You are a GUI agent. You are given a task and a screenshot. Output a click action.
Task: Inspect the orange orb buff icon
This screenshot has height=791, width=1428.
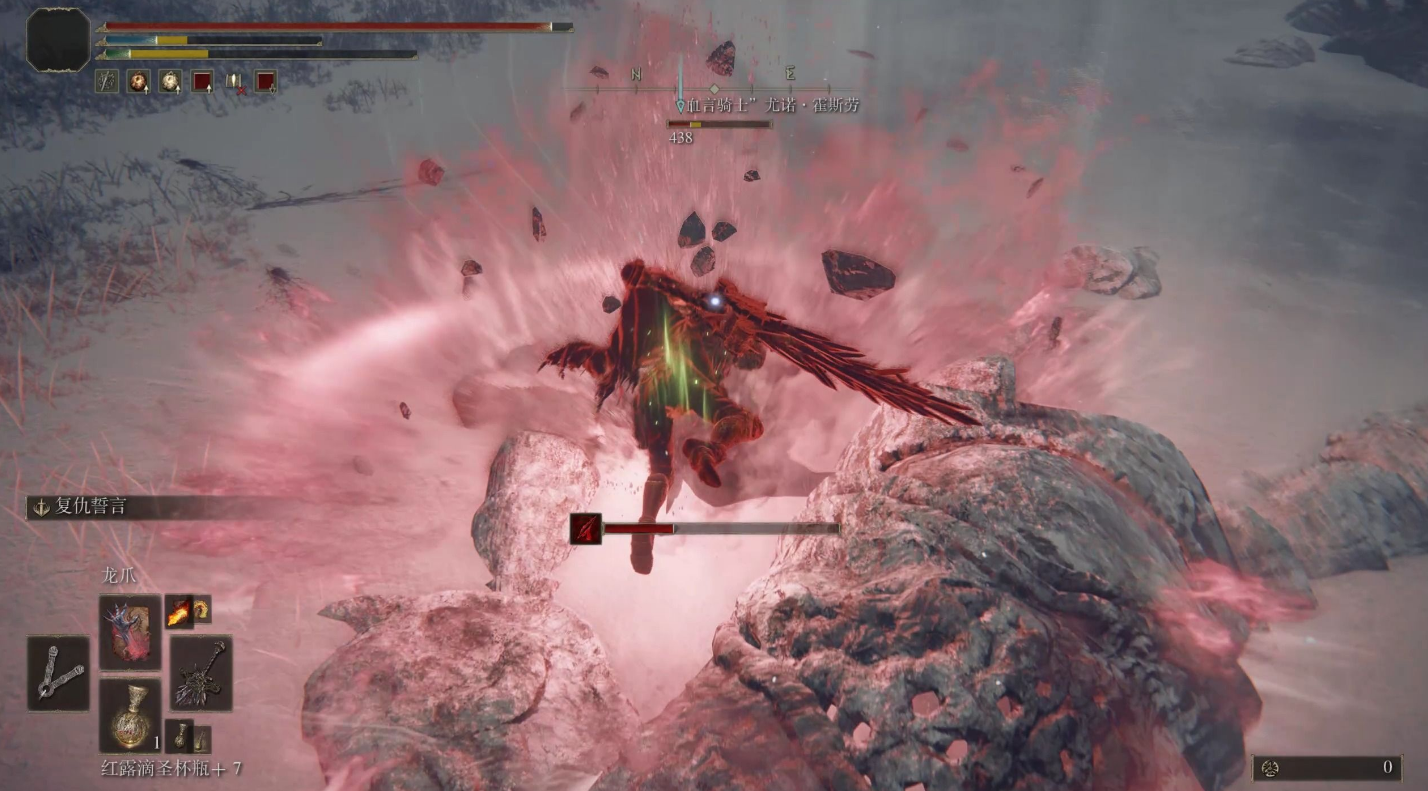pos(138,81)
